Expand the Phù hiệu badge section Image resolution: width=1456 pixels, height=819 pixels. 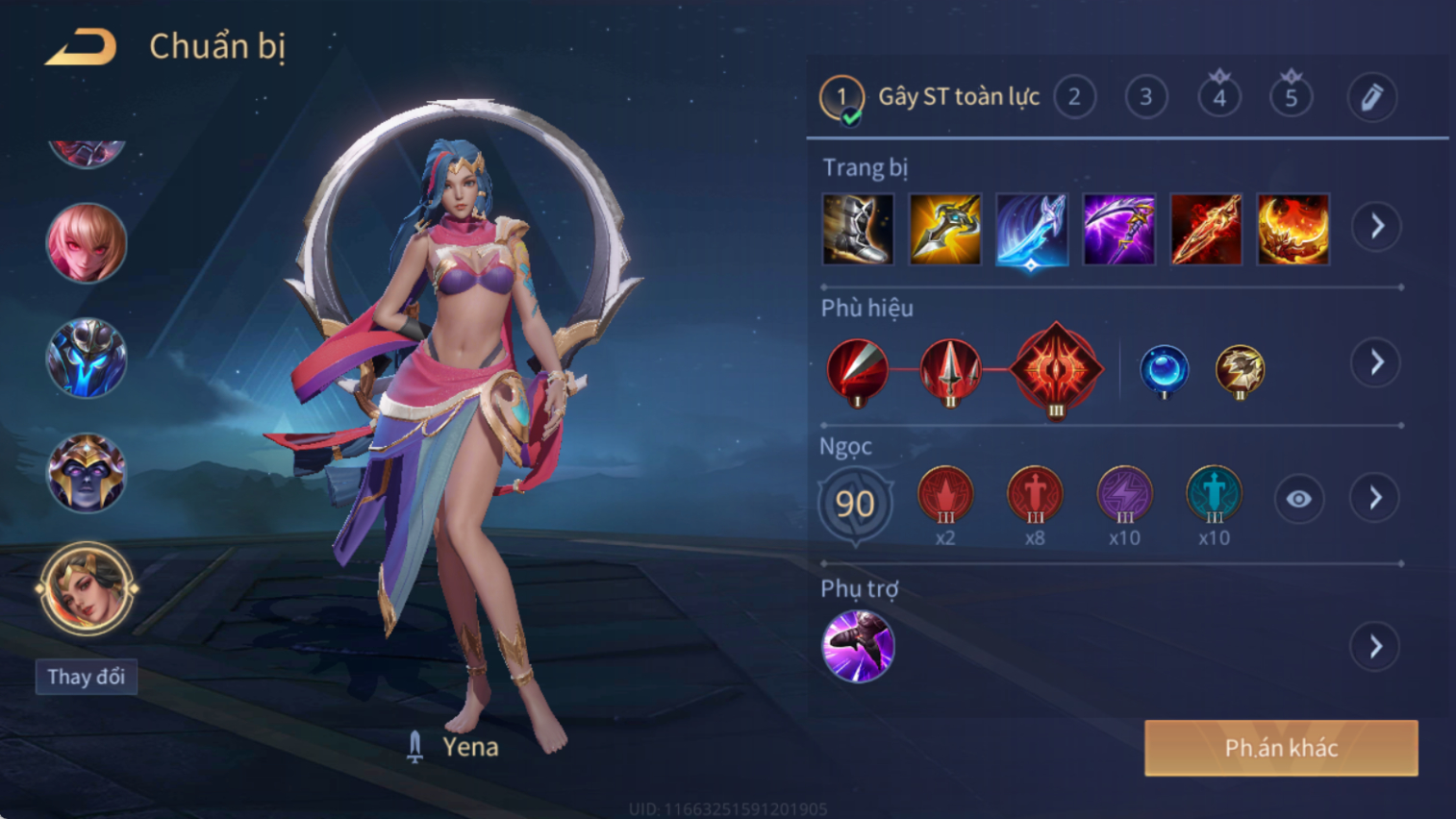pyautogui.click(x=1376, y=362)
